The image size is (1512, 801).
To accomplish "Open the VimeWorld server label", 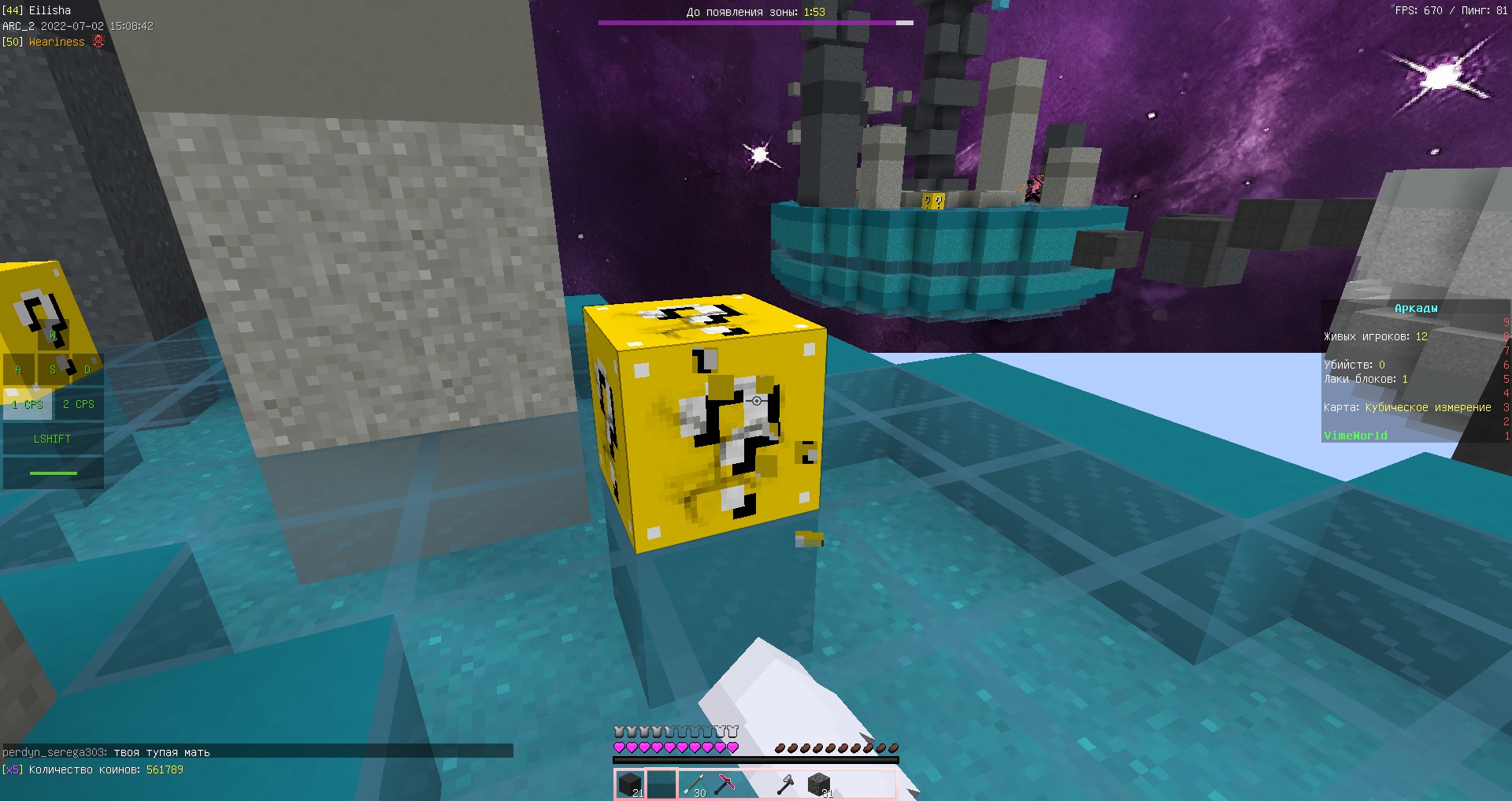I will pos(1356,435).
